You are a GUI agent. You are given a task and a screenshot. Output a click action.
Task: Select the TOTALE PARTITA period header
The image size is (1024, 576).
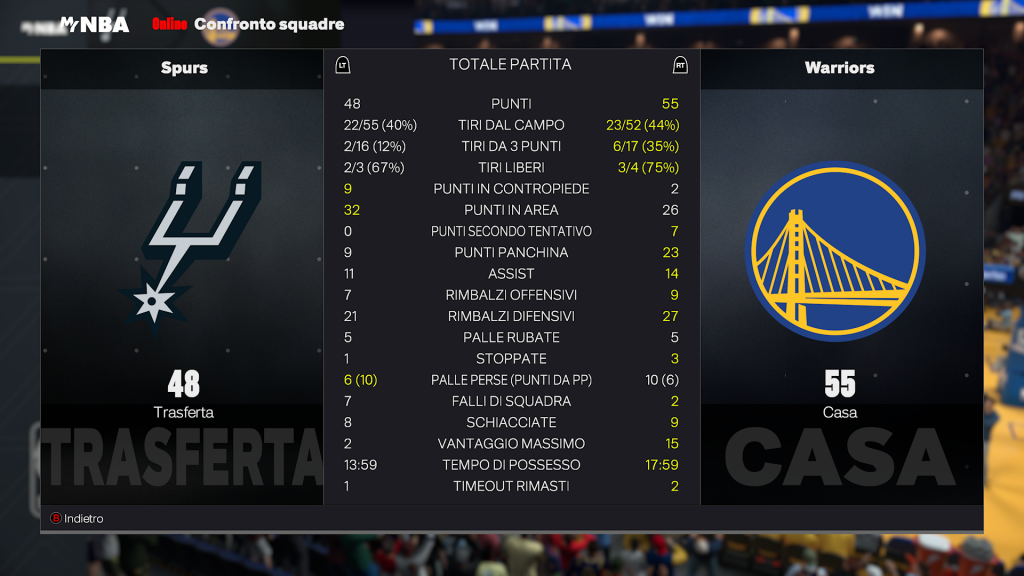(x=510, y=65)
